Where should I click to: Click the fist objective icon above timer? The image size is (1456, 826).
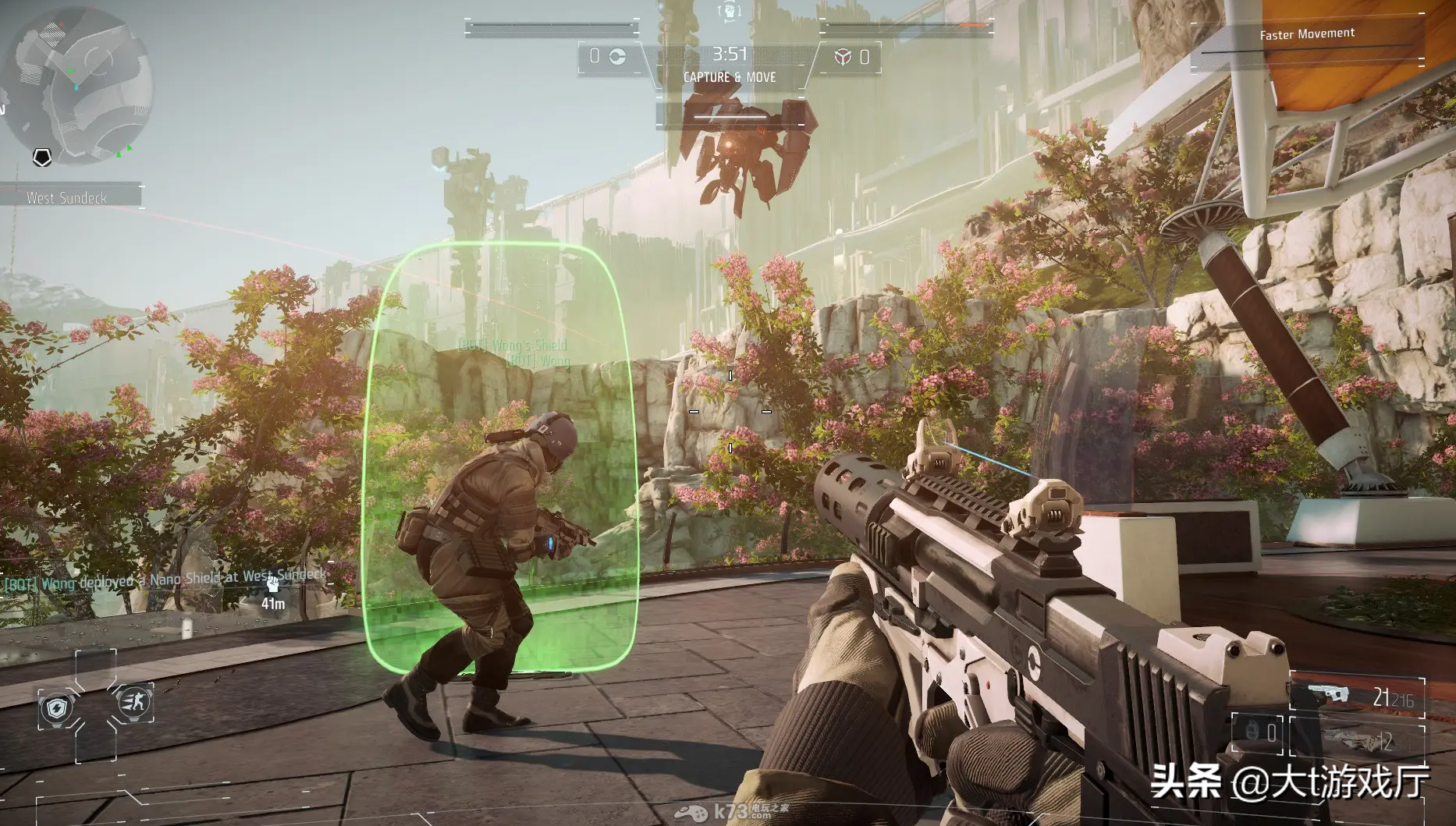[x=729, y=11]
